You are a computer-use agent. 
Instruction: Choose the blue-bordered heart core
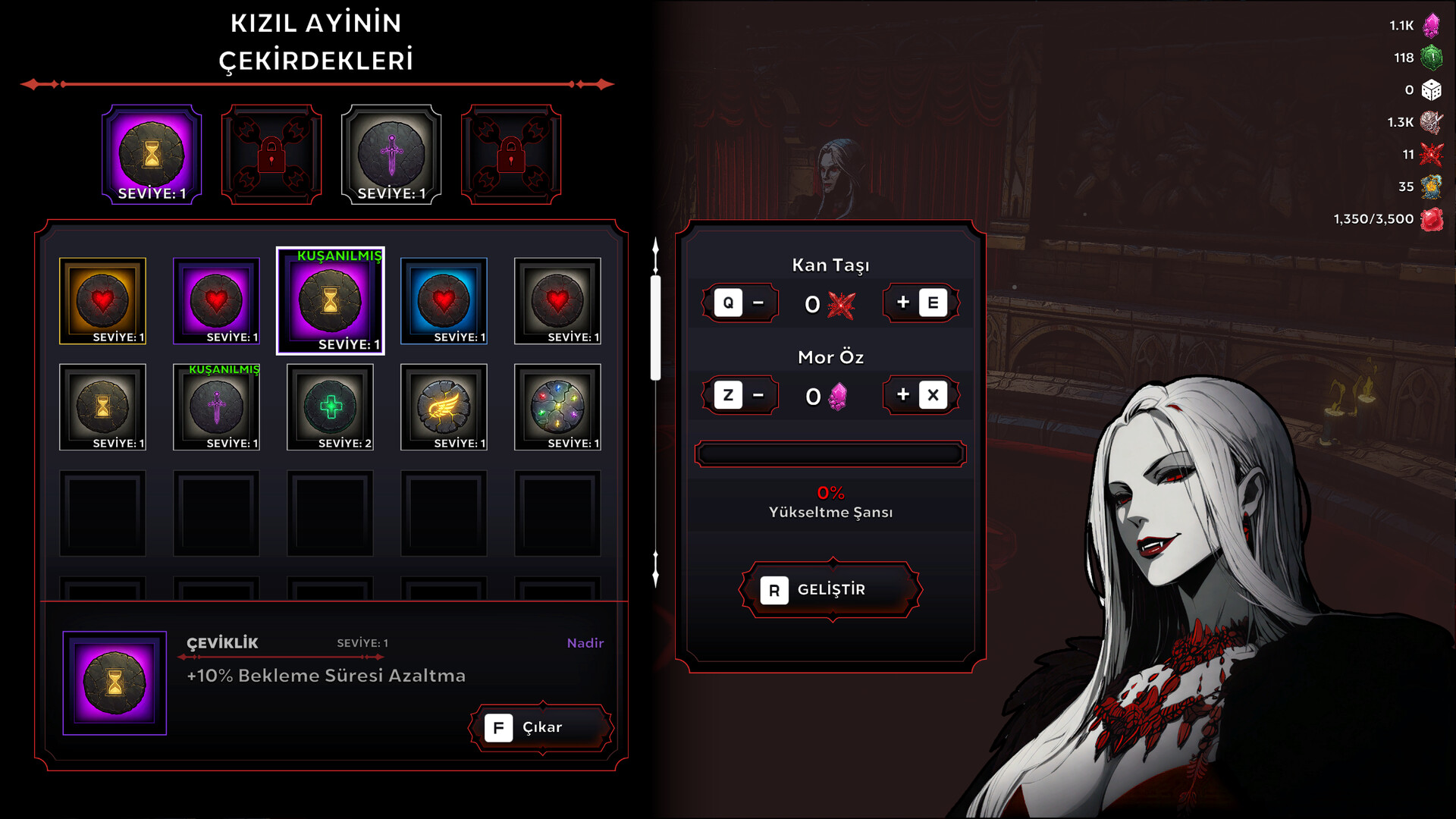[444, 301]
